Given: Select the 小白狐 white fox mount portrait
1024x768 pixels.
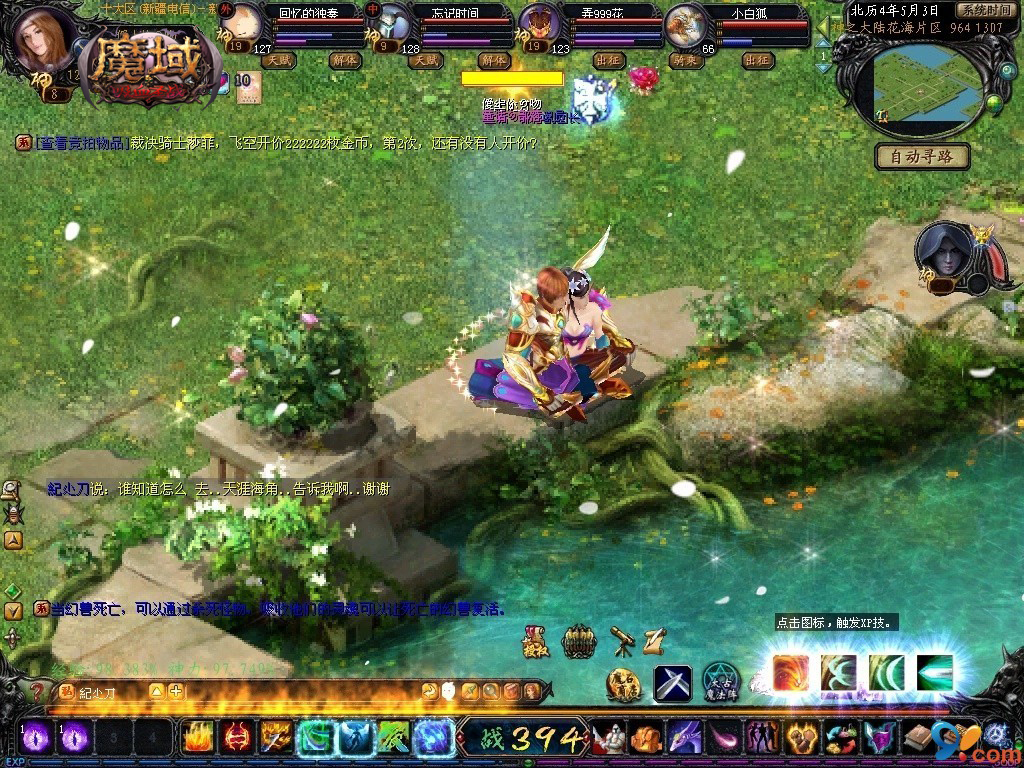Looking at the screenshot, I should pos(685,25).
